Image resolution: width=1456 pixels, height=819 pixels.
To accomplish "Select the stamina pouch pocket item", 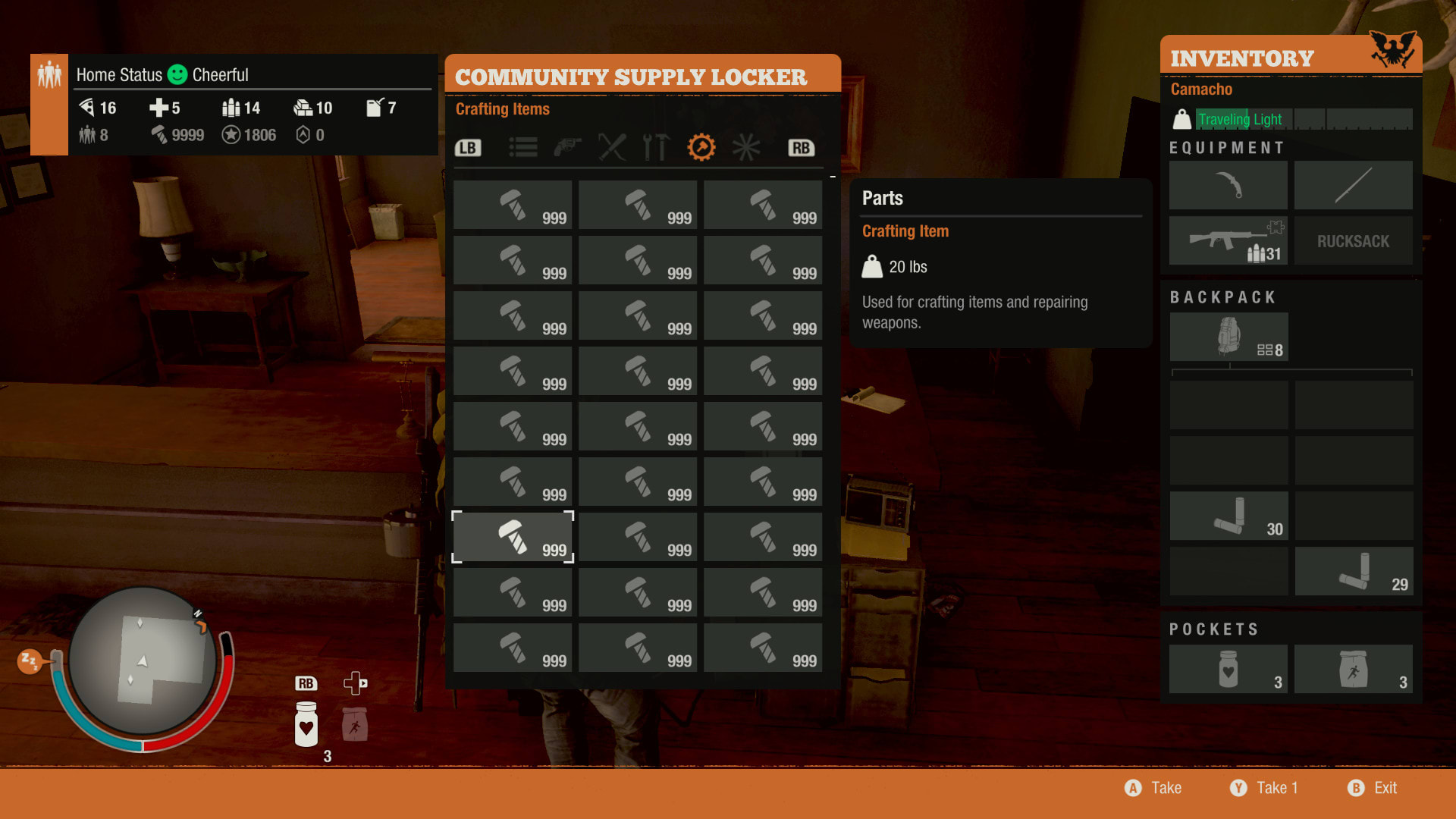I will click(1353, 669).
